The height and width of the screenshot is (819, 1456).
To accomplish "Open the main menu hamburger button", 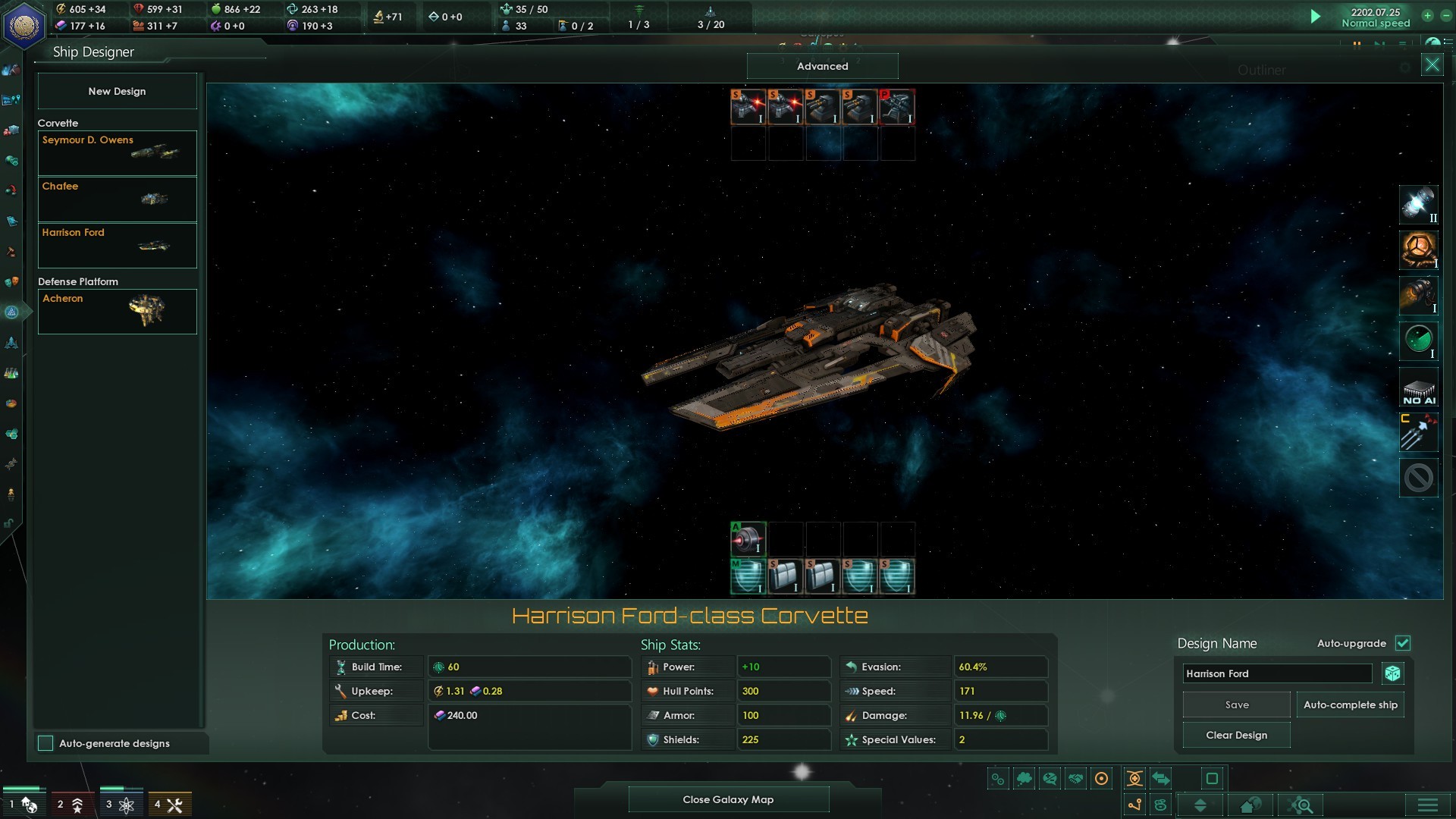I will (1427, 805).
